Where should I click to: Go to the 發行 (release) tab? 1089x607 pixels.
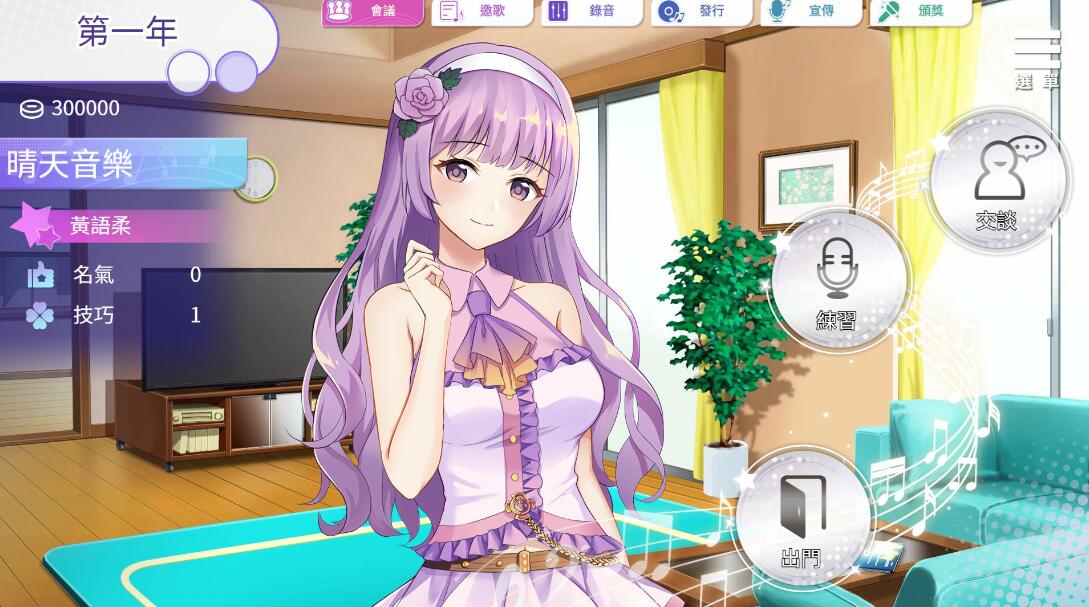click(x=701, y=11)
